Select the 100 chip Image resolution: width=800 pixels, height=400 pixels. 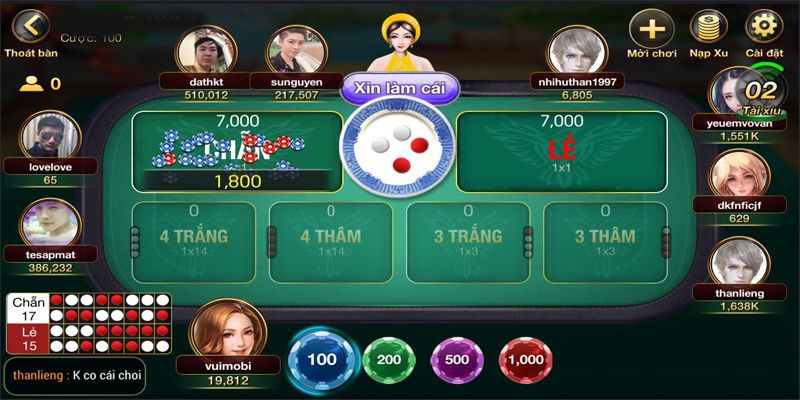(x=322, y=360)
